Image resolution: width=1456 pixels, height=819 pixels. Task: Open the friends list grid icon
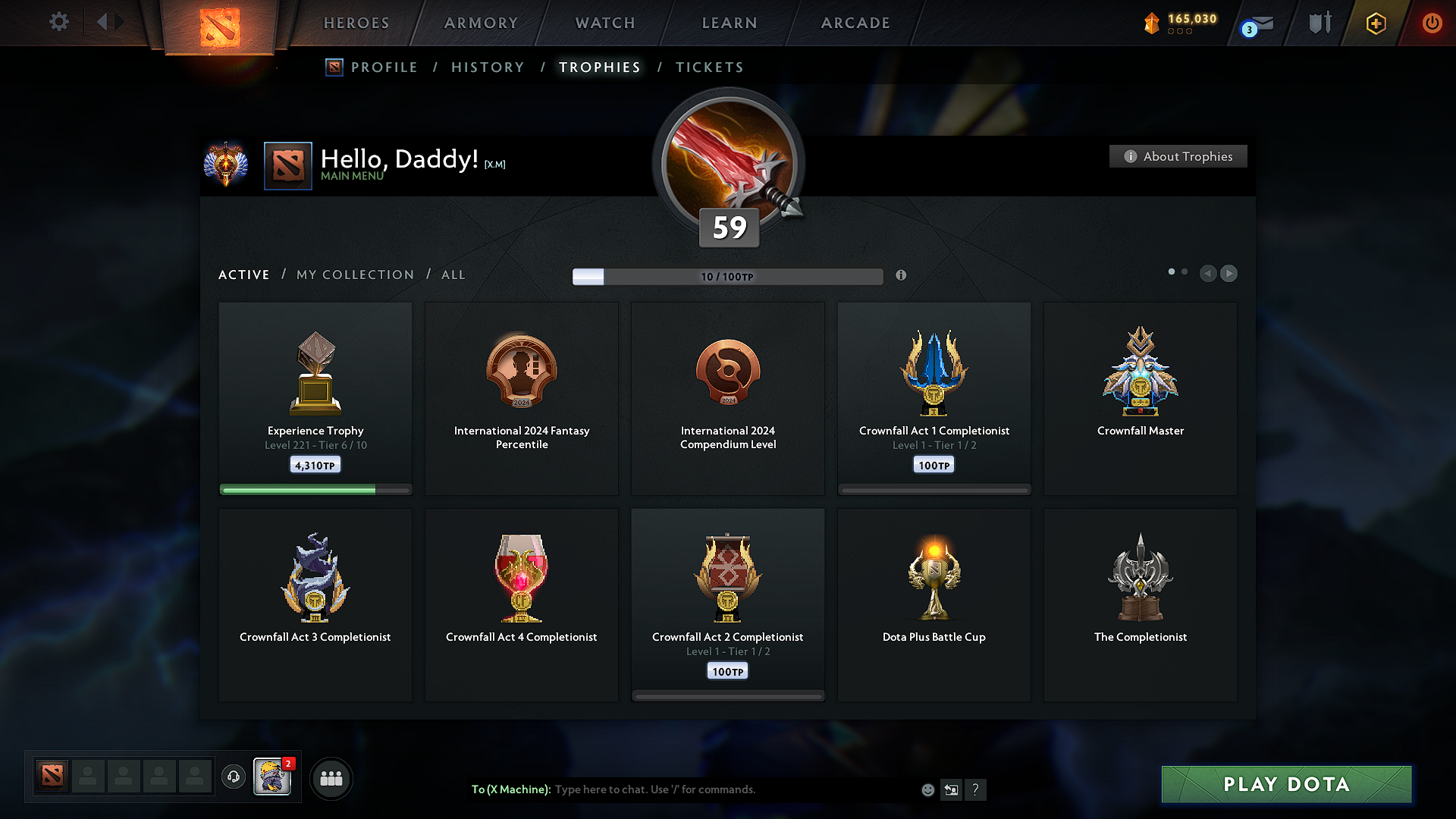click(x=331, y=778)
